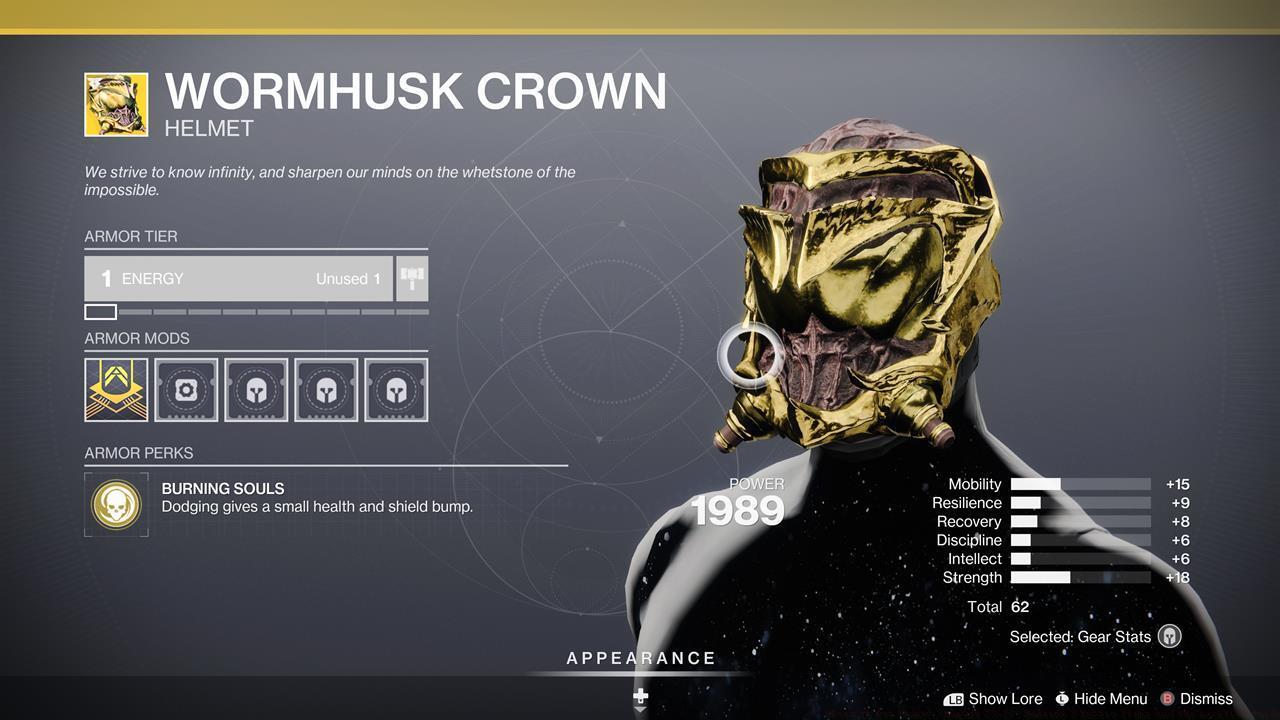
Task: Click the Burning Souls perk icon
Action: [x=116, y=504]
